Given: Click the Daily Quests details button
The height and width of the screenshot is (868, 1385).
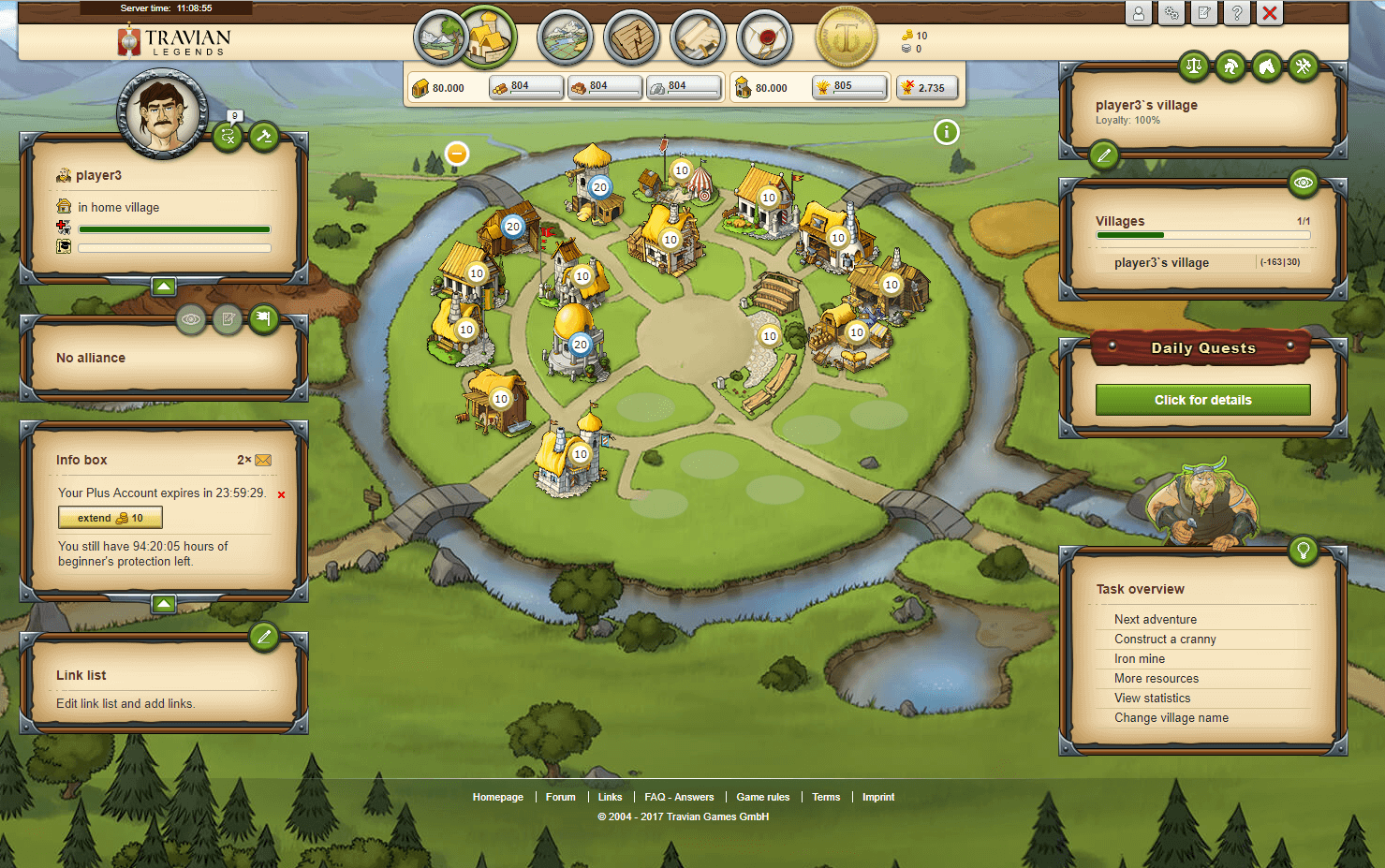Looking at the screenshot, I should pyautogui.click(x=1202, y=400).
